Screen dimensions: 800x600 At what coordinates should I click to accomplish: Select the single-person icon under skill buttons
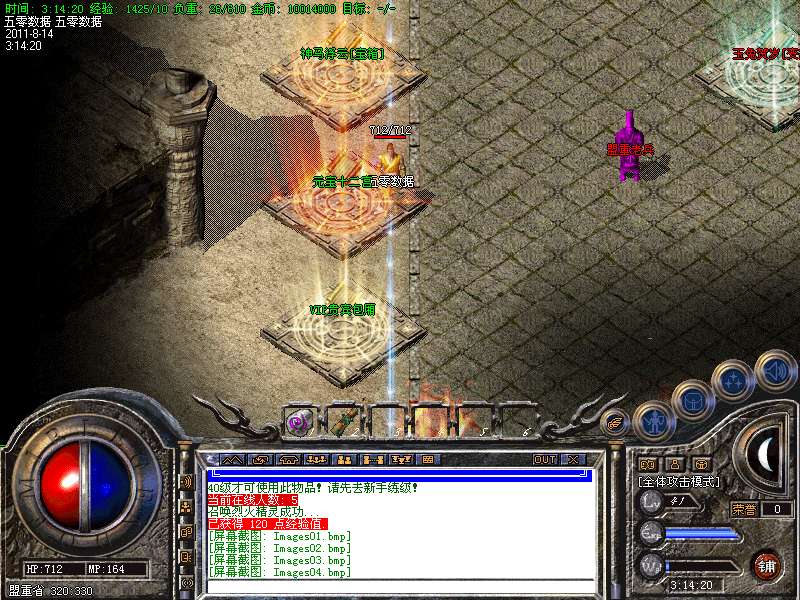pos(673,464)
